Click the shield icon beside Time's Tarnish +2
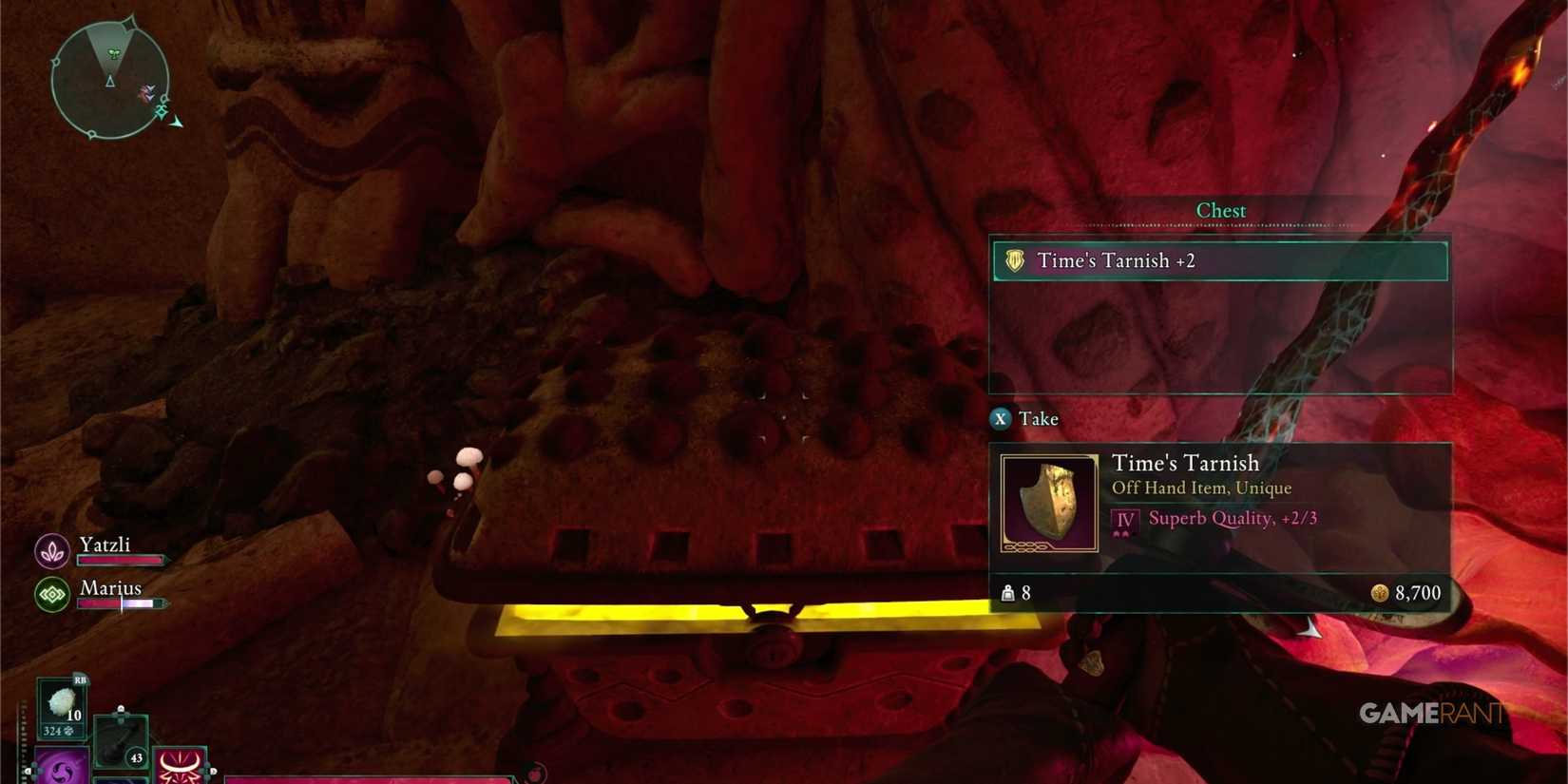This screenshot has width=1568, height=784. point(1016,260)
